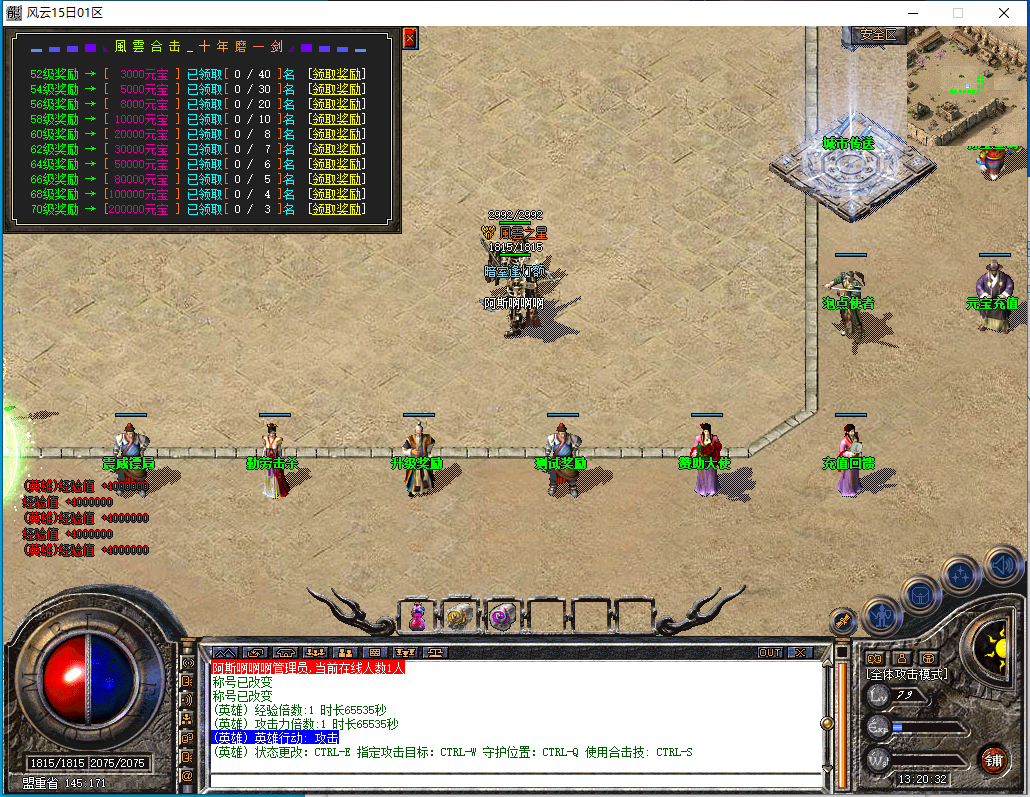The height and width of the screenshot is (797, 1030).
Task: Claim the 60级奖励 20000元宝 reward
Action: pyautogui.click(x=336, y=134)
